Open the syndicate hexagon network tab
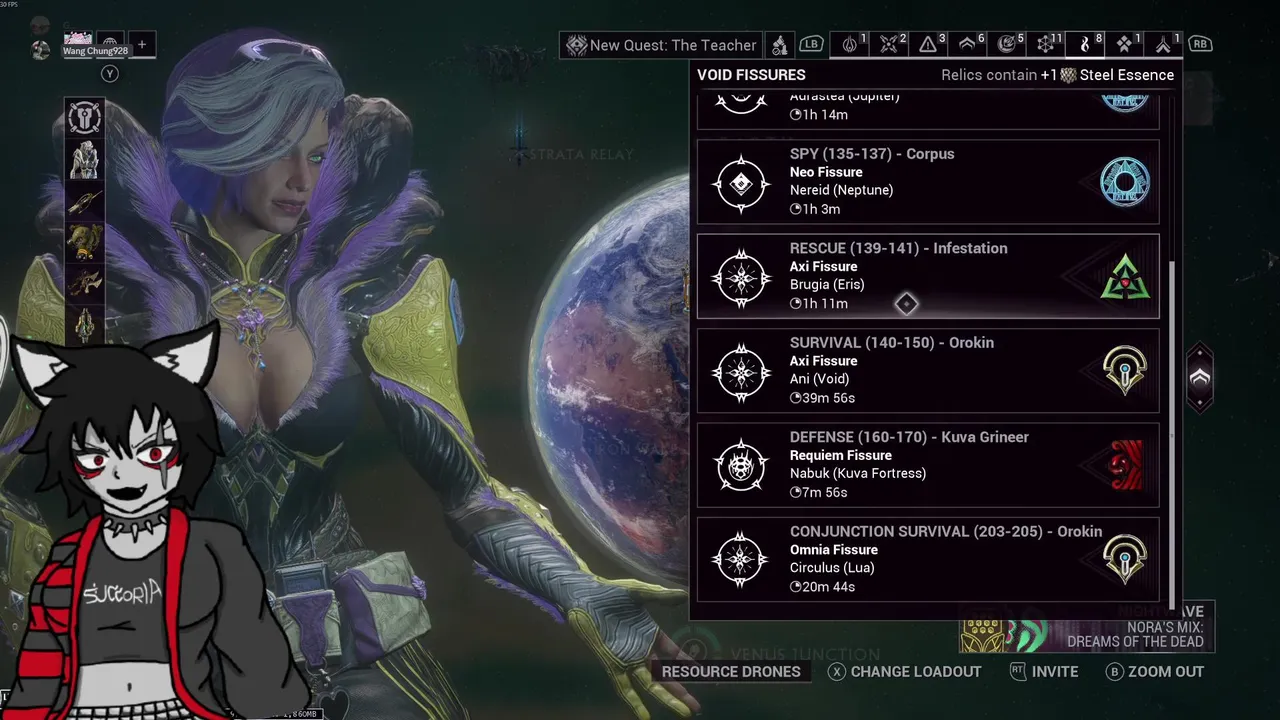1280x720 pixels. (x=1046, y=44)
